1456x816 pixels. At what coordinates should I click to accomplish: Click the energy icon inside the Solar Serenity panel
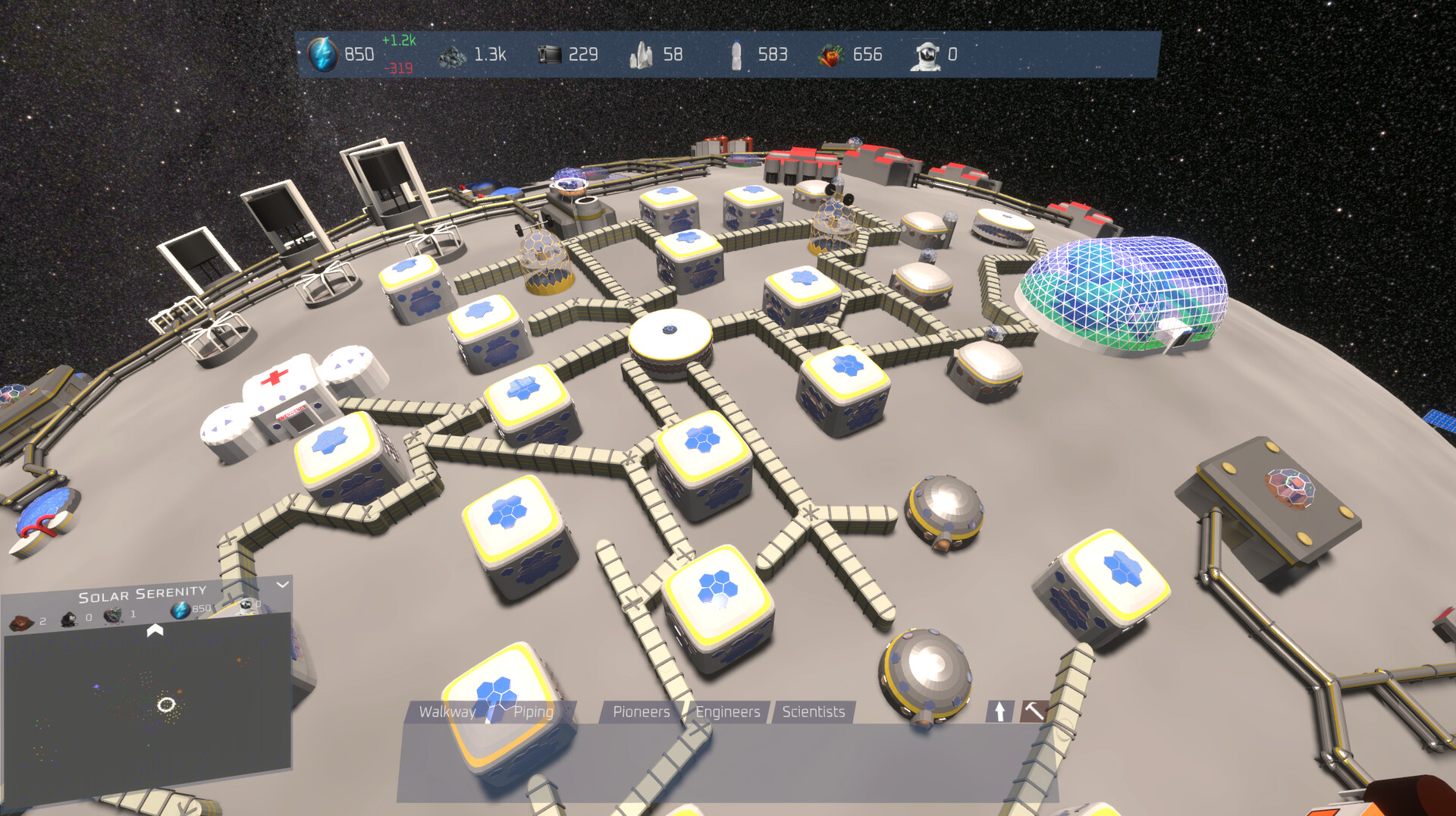(x=180, y=609)
